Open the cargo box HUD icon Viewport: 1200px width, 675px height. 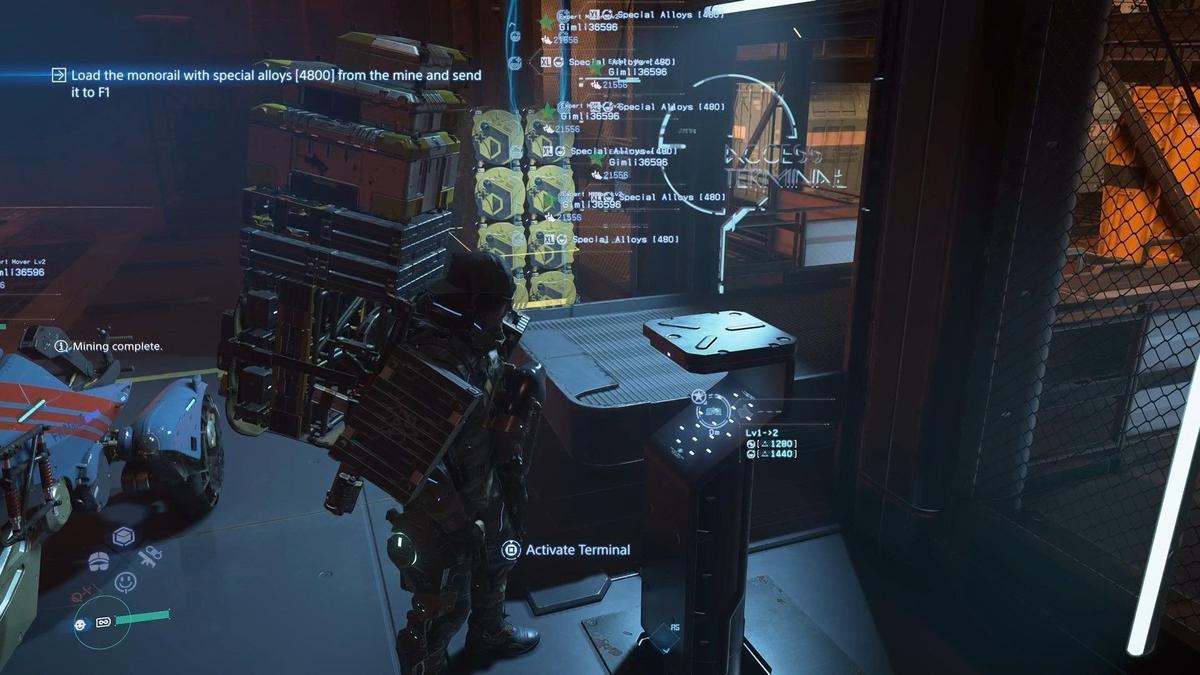[x=123, y=537]
